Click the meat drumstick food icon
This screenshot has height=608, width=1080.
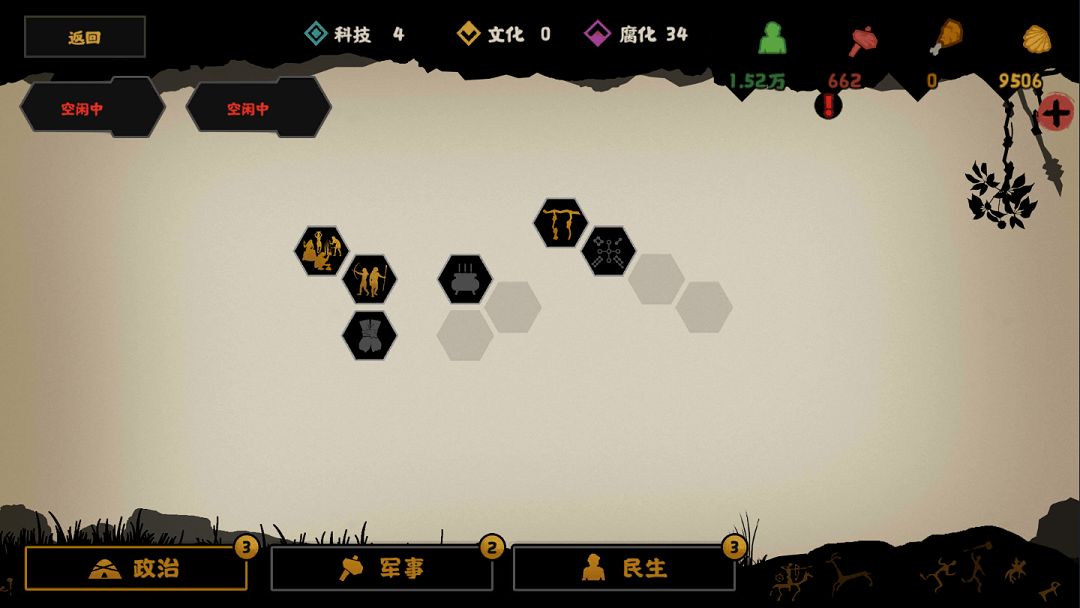(945, 38)
